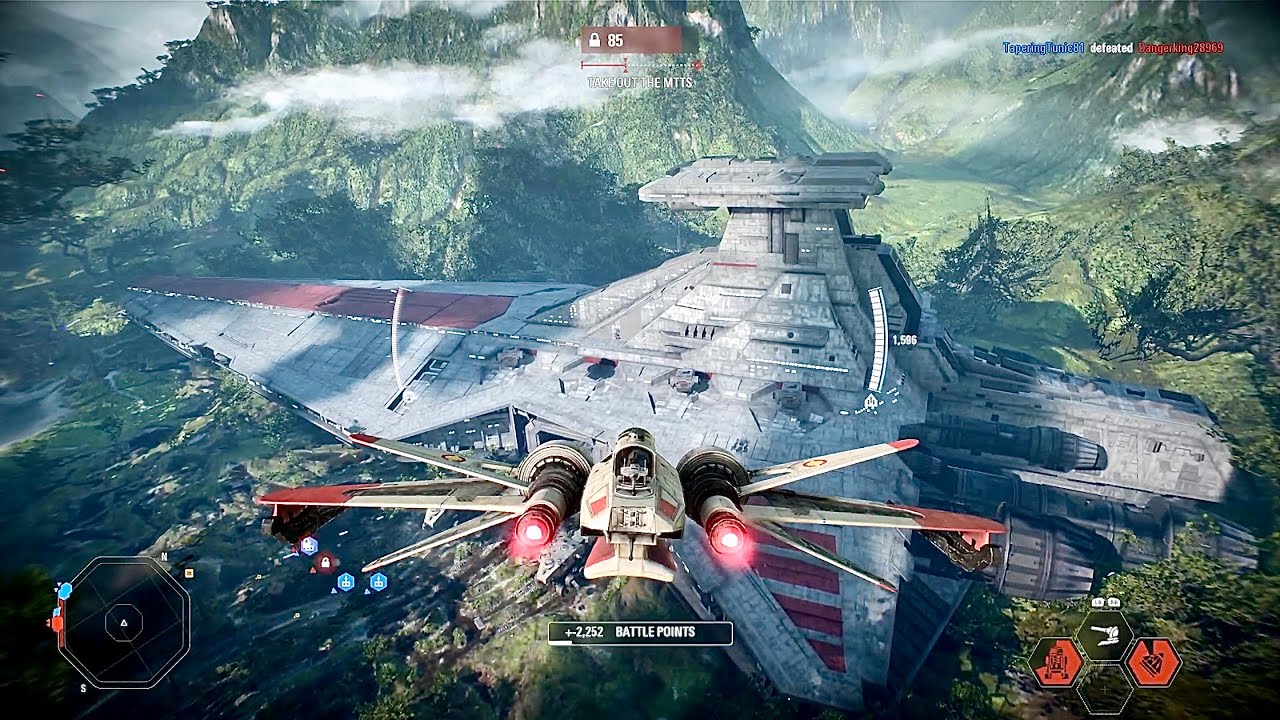Image resolution: width=1280 pixels, height=720 pixels.
Task: Activate the astromech droid repair ability
Action: (1054, 661)
